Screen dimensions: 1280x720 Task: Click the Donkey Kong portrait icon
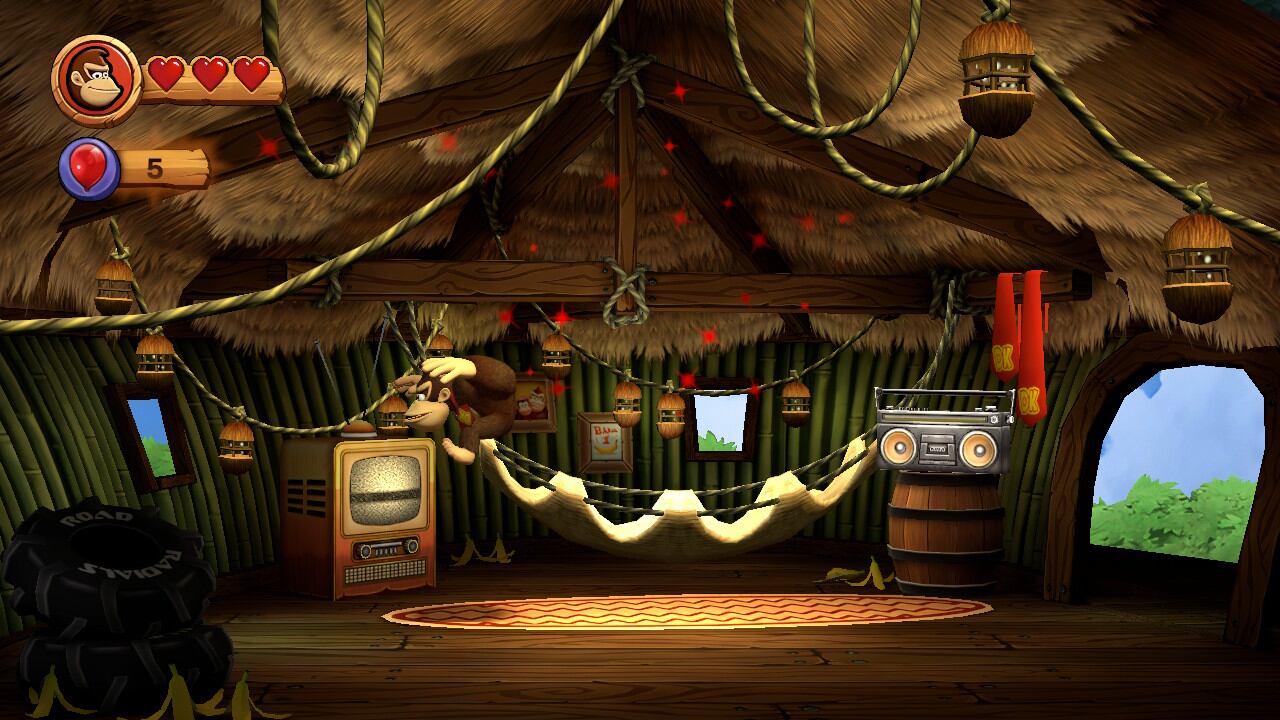coord(95,80)
